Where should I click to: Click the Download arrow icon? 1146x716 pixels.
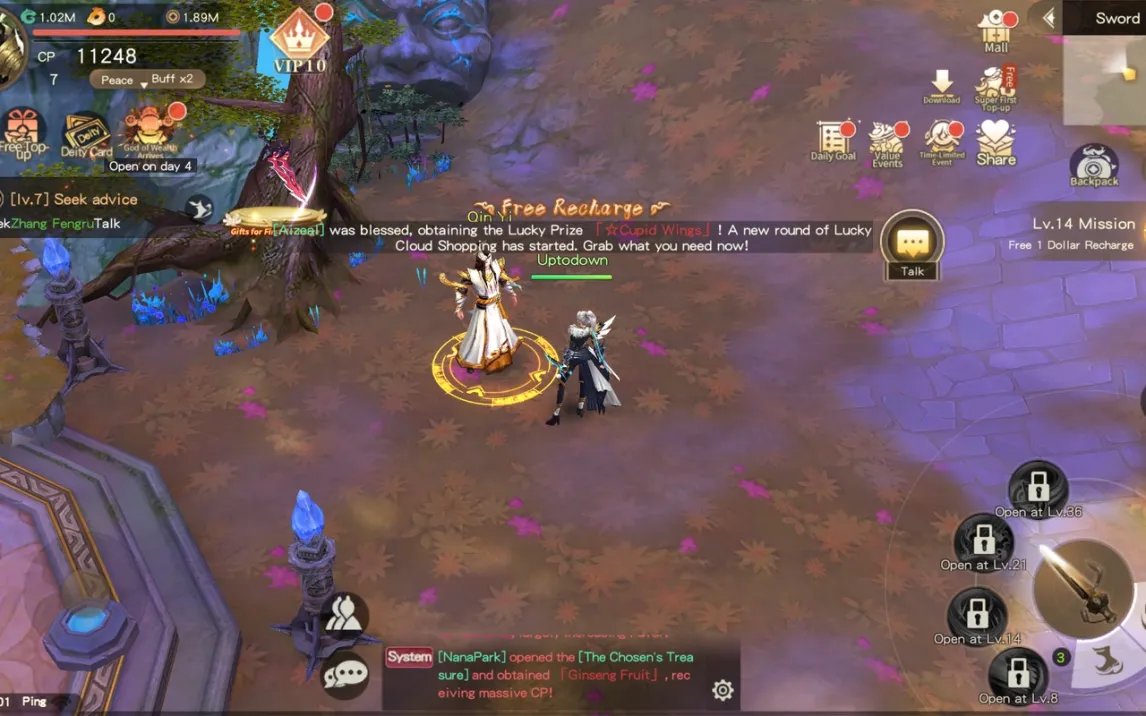coord(941,86)
